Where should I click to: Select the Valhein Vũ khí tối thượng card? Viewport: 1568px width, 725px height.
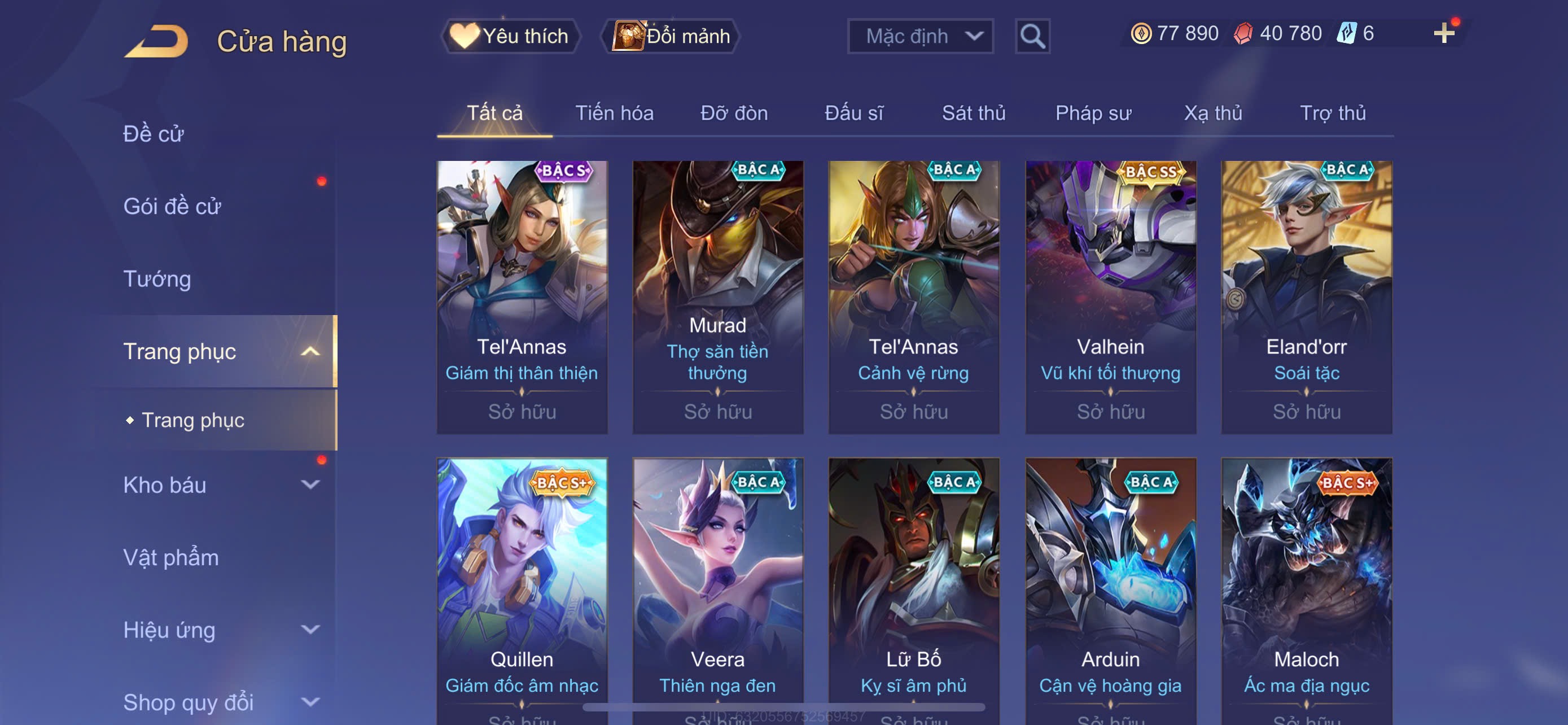tap(1110, 296)
